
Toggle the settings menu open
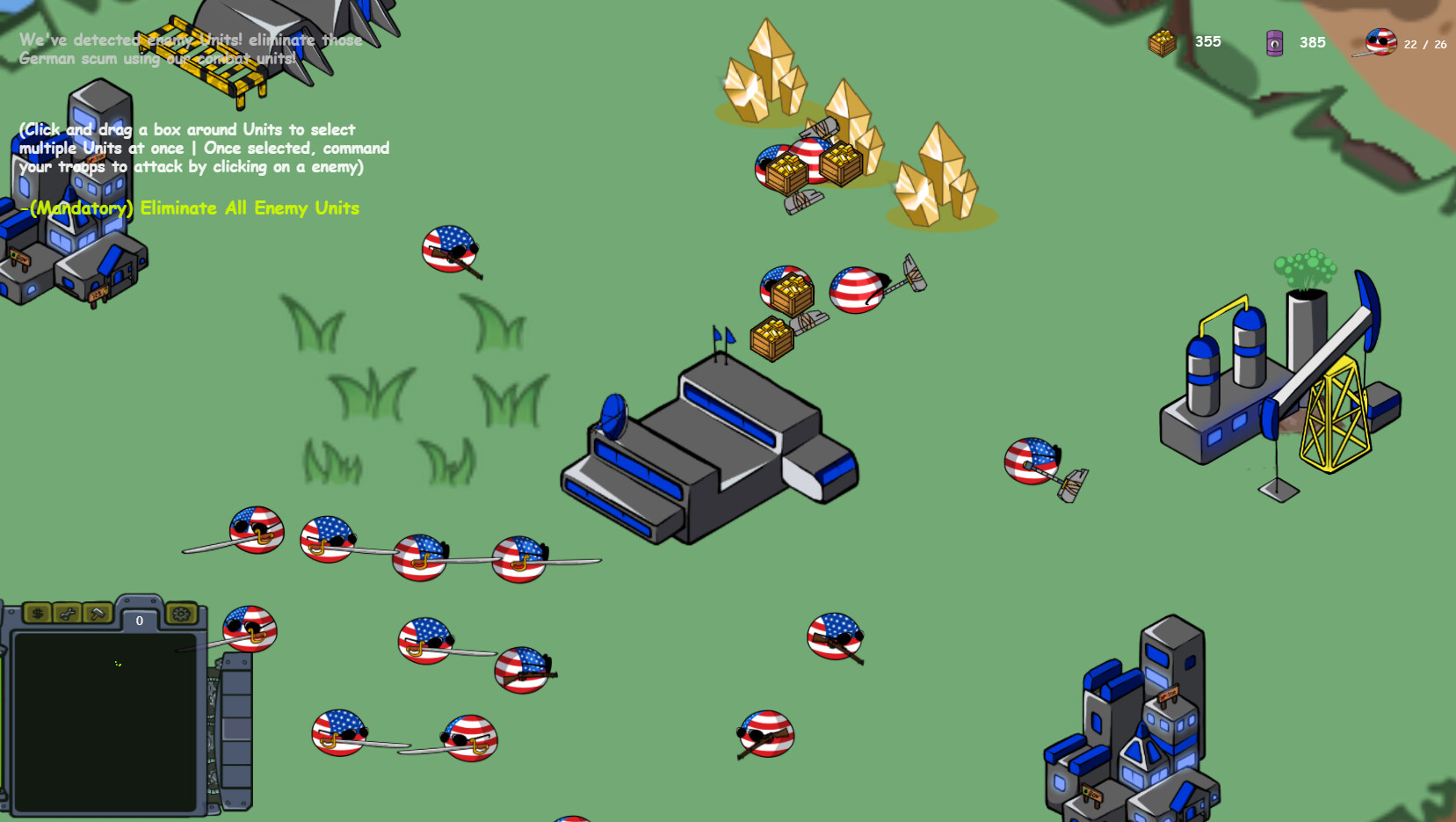coord(180,615)
